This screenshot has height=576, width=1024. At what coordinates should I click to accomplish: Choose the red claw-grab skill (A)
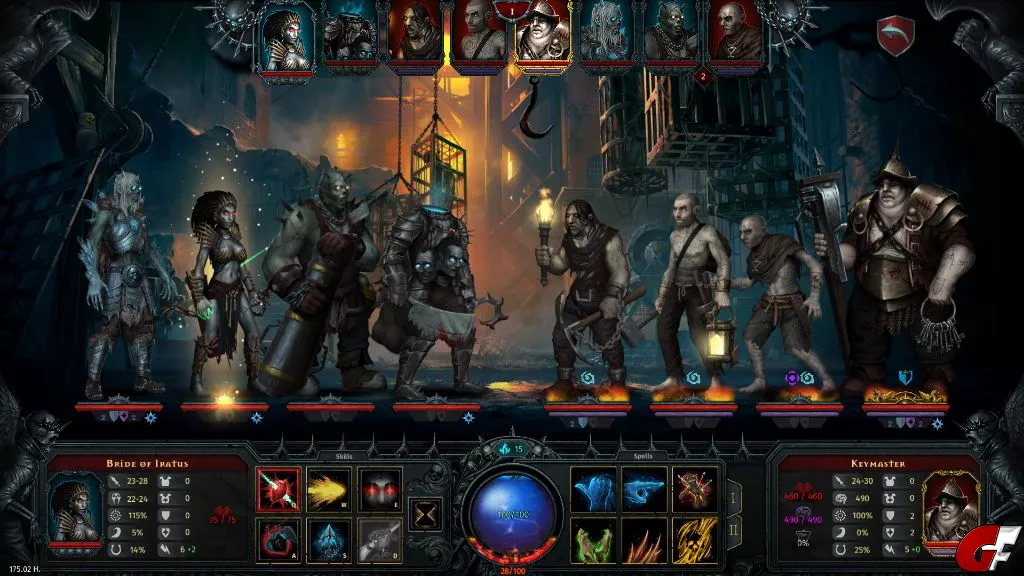279,540
